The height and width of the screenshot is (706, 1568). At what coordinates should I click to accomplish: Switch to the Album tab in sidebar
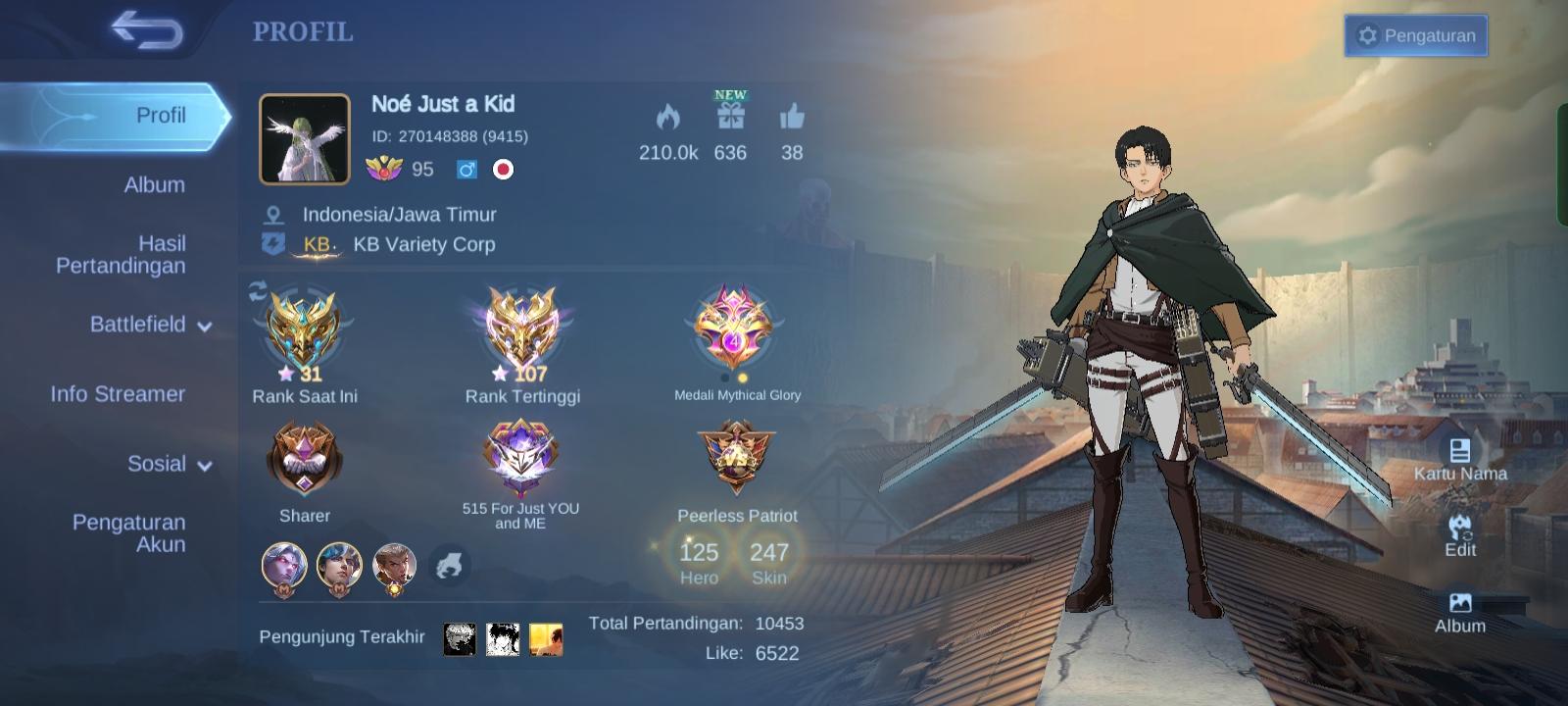[154, 184]
